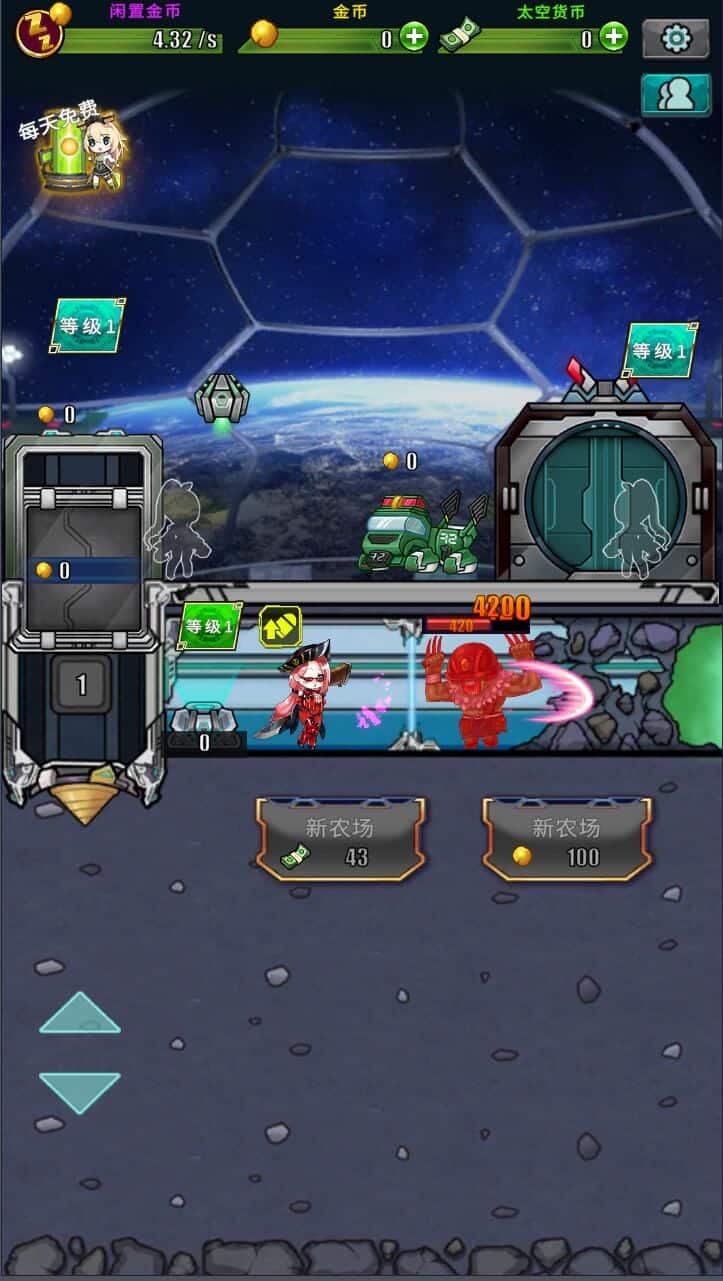The height and width of the screenshot is (1281, 723).
Task: Buy new farm for 100 gold coins
Action: pyautogui.click(x=567, y=838)
